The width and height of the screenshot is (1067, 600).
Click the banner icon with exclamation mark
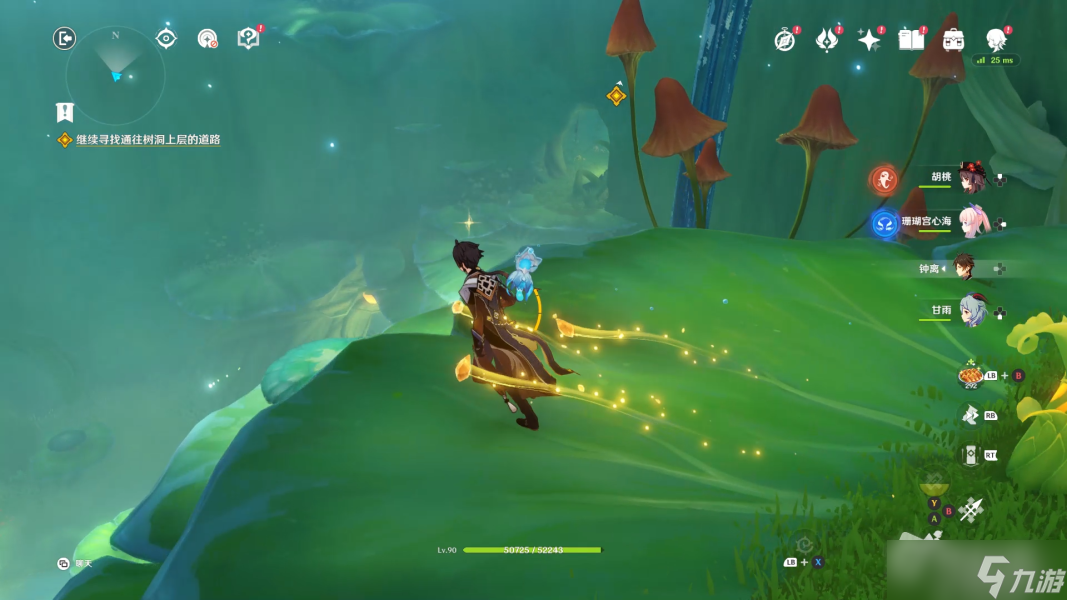[x=65, y=112]
